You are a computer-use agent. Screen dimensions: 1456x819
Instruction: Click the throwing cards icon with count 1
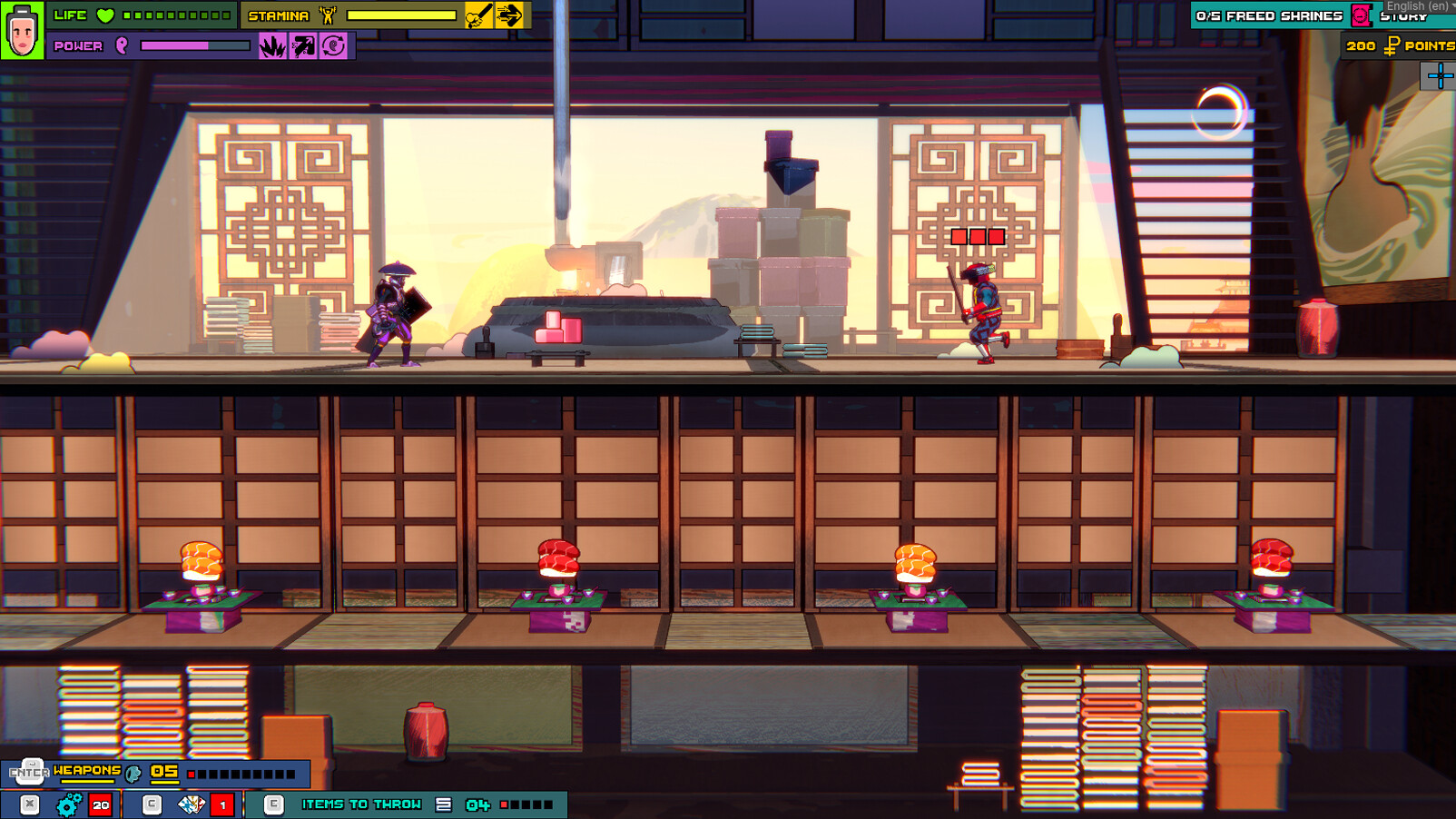[189, 804]
